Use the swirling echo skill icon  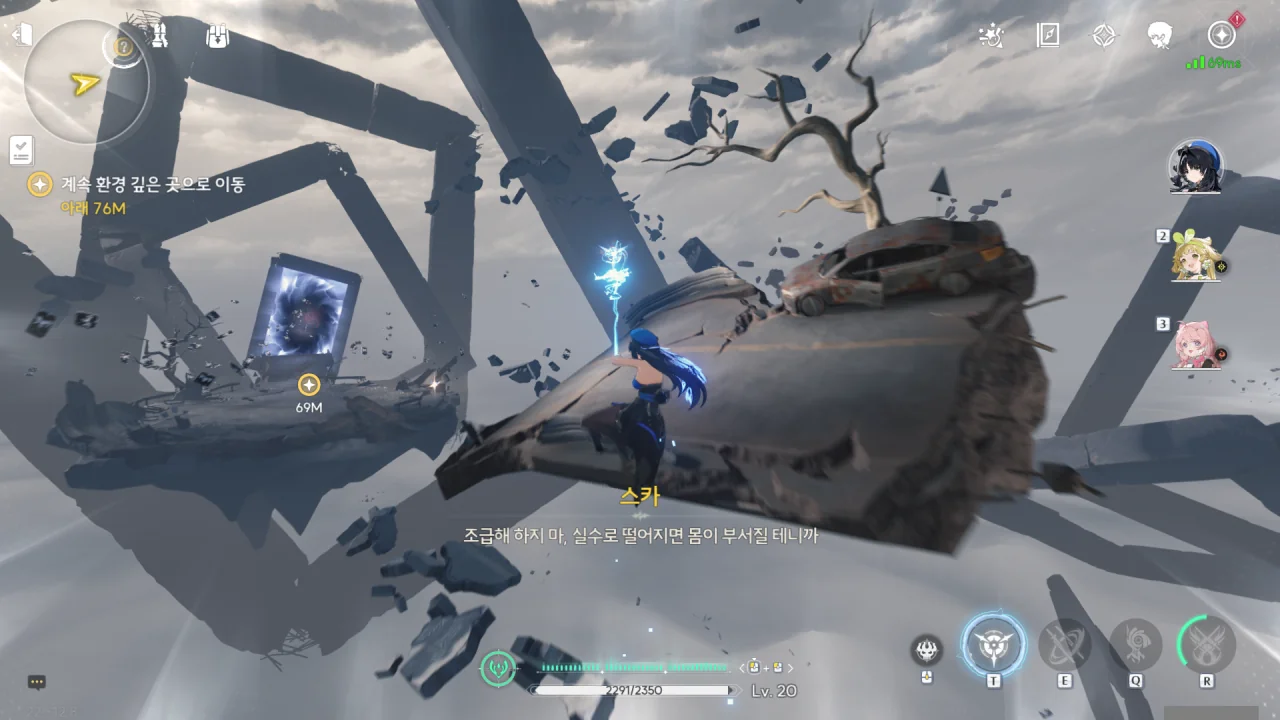pos(1136,645)
